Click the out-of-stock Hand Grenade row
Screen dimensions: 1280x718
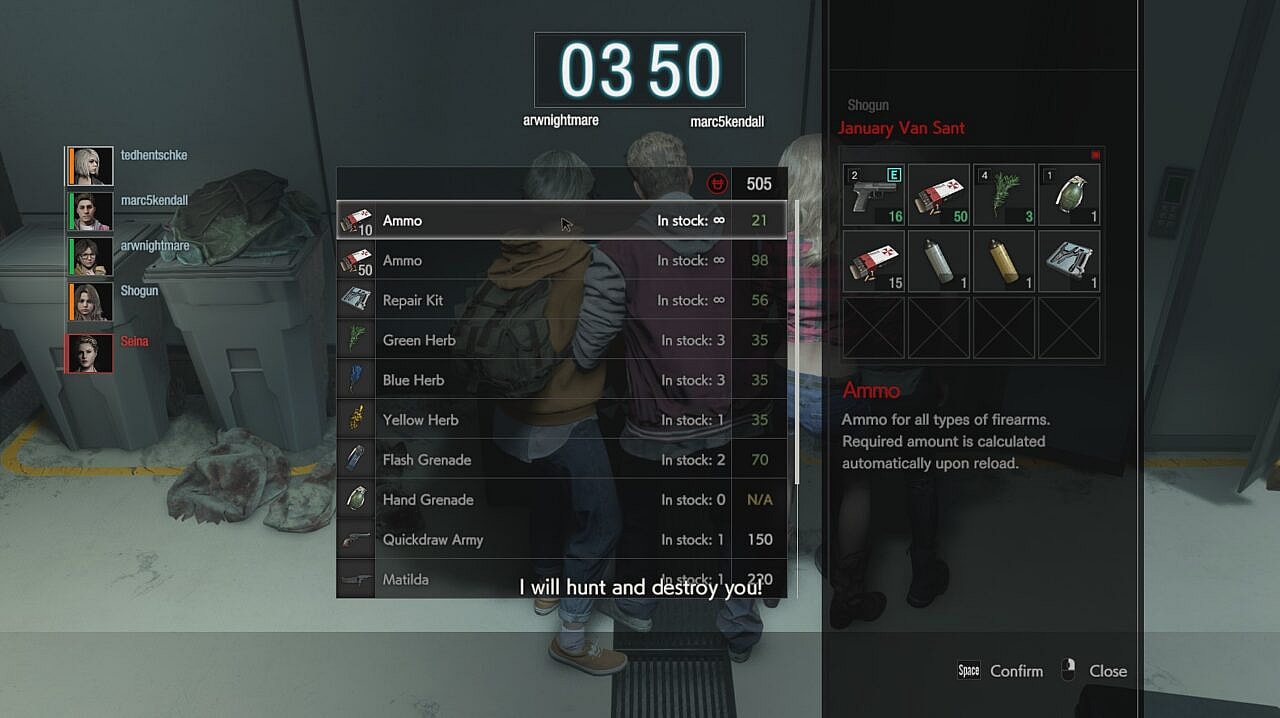[560, 500]
